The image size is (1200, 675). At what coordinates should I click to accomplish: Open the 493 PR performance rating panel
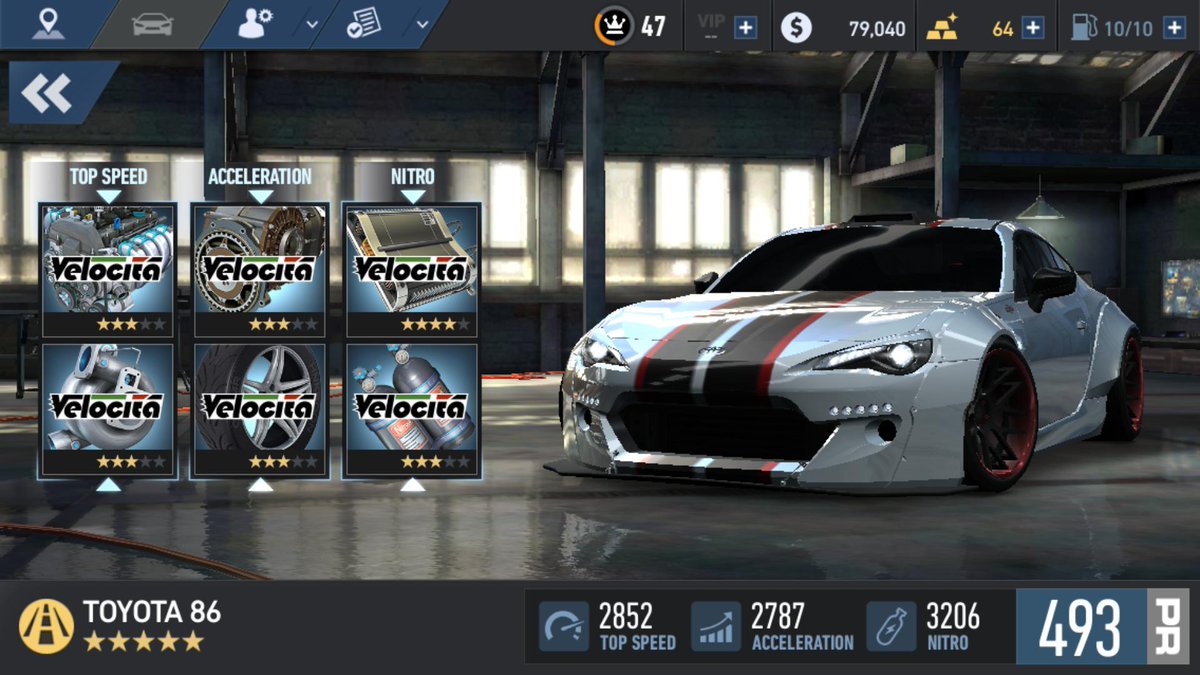(x=1103, y=627)
